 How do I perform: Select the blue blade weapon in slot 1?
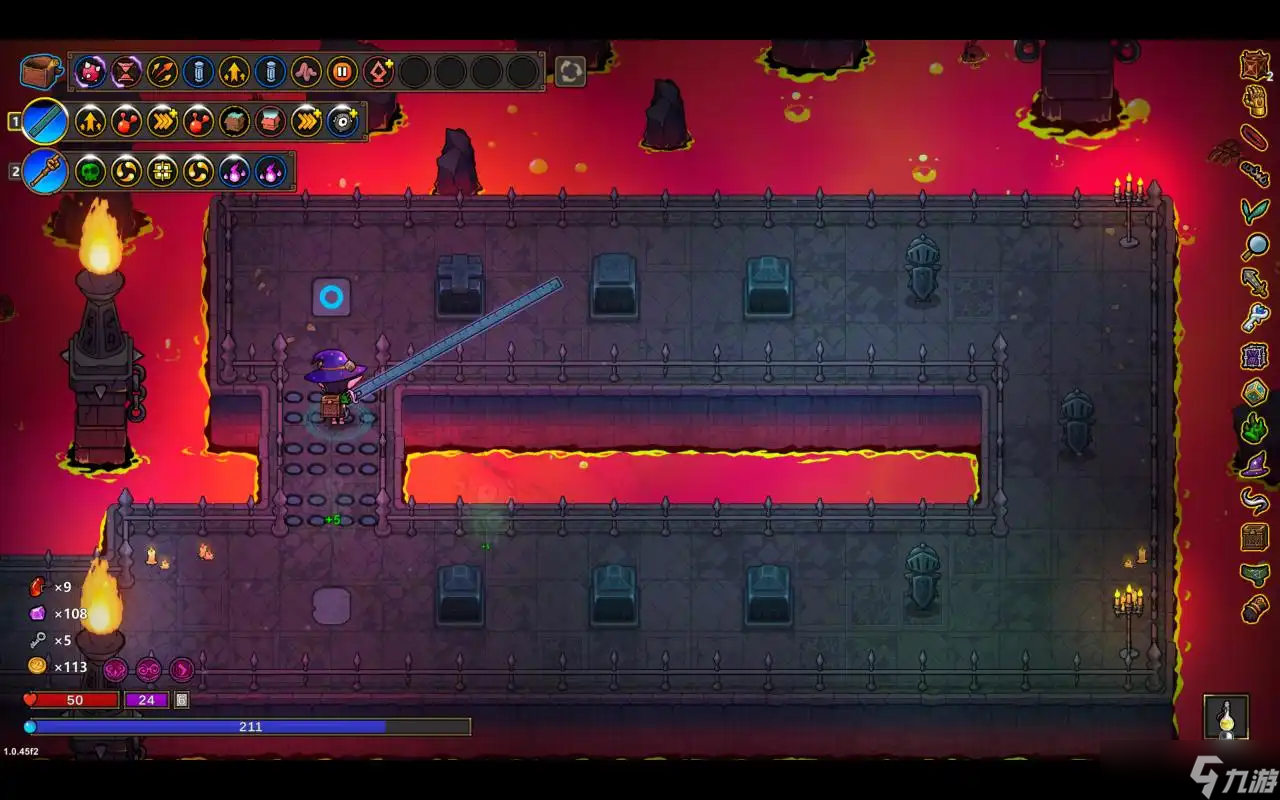45,122
